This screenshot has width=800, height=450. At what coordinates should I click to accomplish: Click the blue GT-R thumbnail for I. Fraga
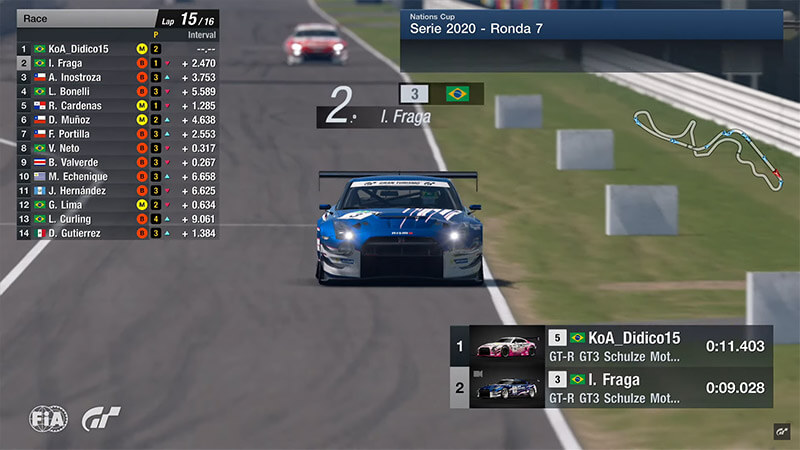pyautogui.click(x=507, y=388)
